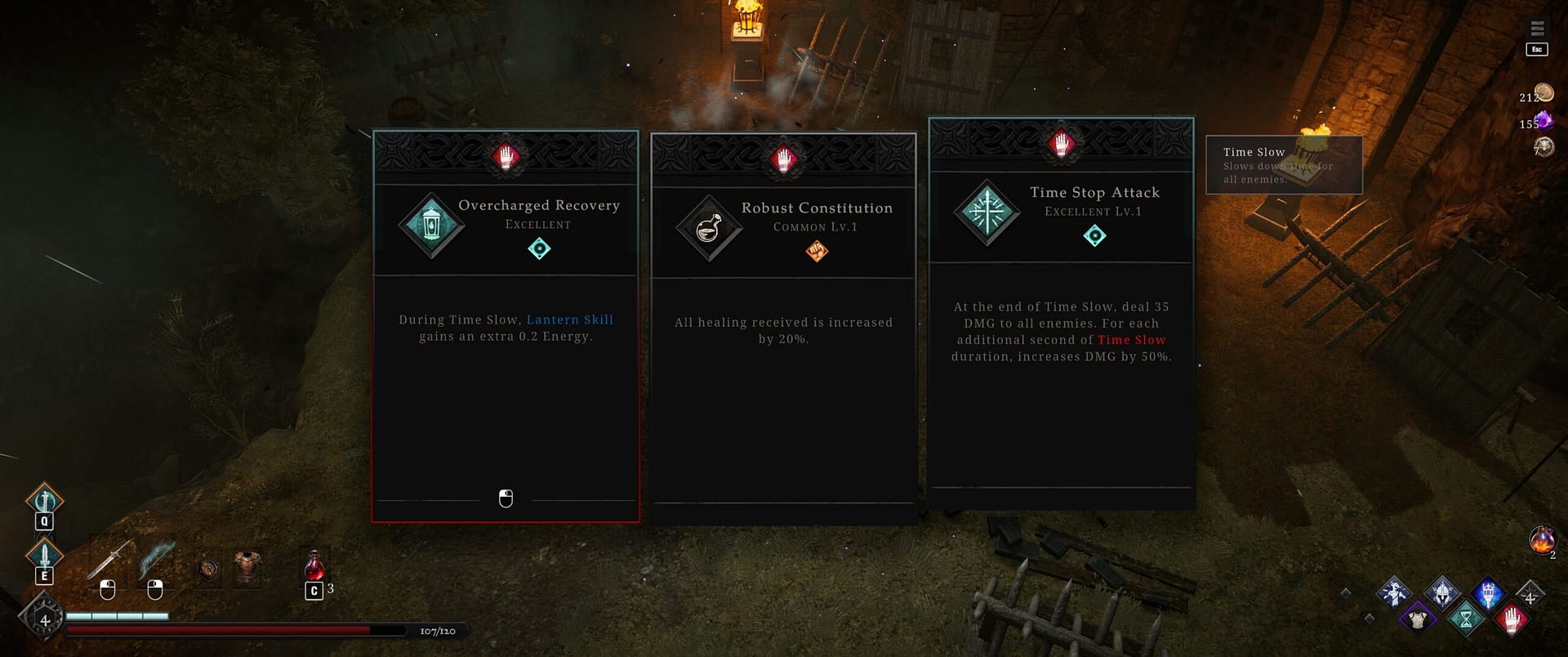Select the teal bow weapon slot
The height and width of the screenshot is (657, 1568).
pyautogui.click(x=156, y=560)
